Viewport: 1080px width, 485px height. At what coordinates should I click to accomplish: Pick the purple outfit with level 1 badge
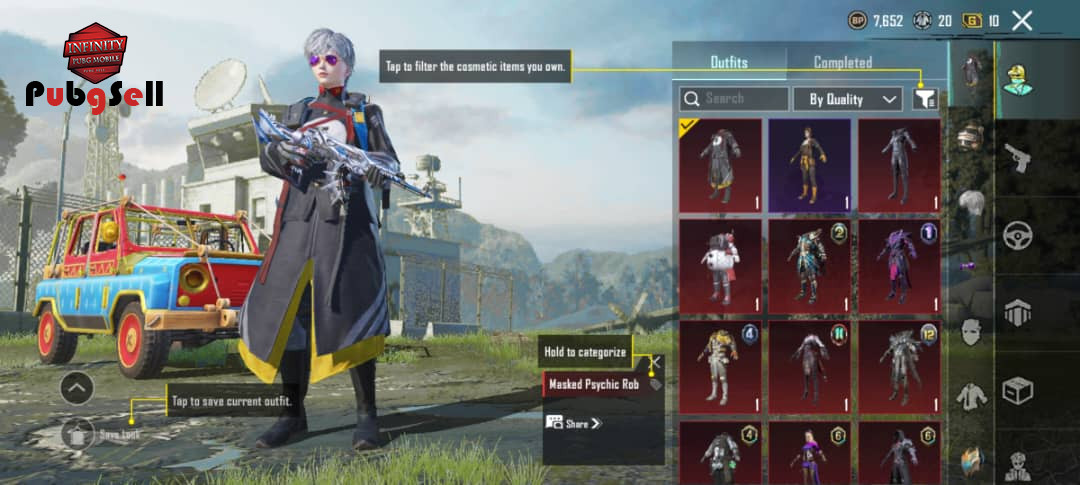(898, 266)
